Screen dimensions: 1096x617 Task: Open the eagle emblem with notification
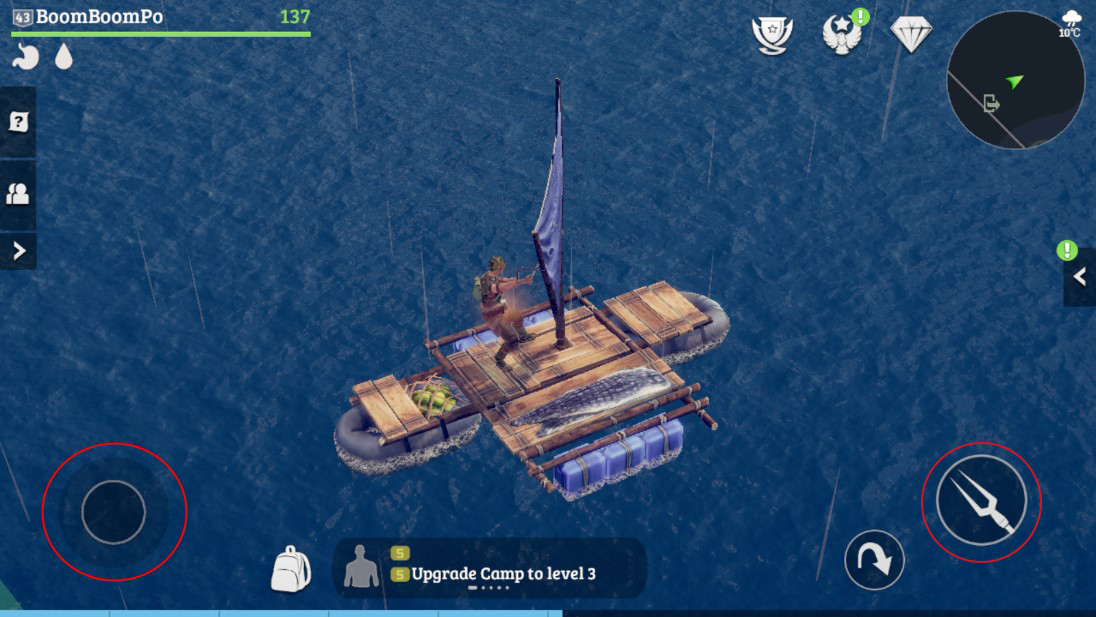(842, 34)
